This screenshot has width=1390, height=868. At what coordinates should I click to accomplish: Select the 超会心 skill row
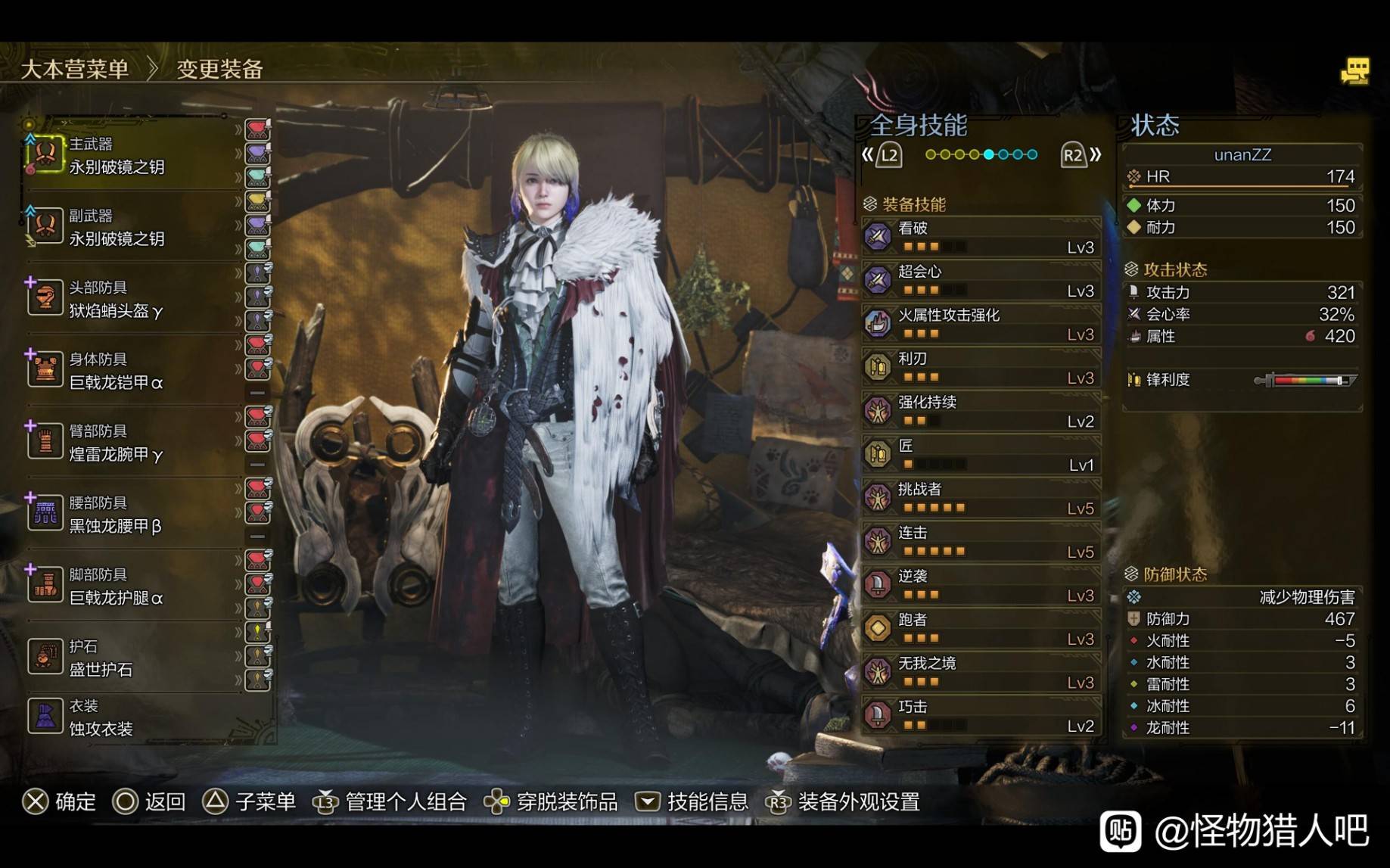click(x=981, y=281)
